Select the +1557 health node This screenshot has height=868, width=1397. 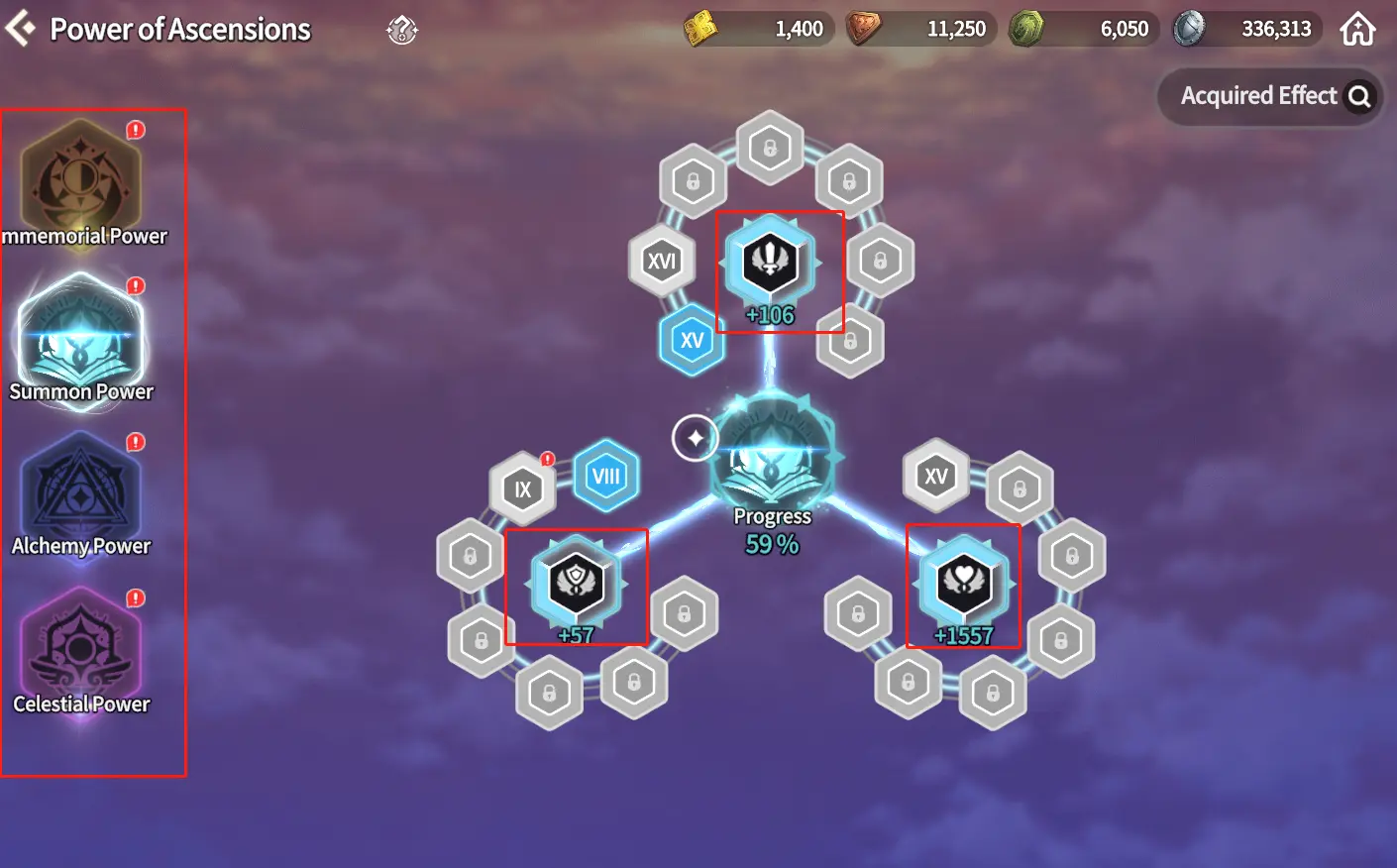click(963, 582)
